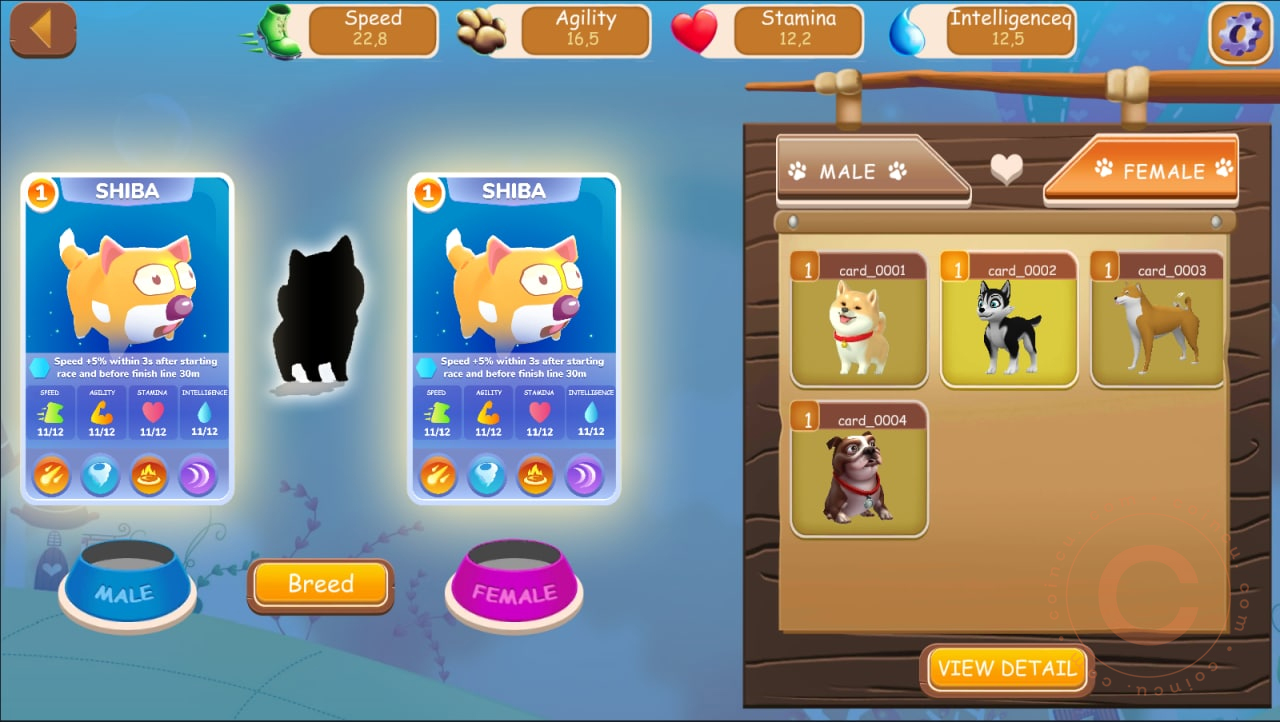Viewport: 1280px width, 722px height.
Task: Select the pink Female bowl
Action: [514, 585]
